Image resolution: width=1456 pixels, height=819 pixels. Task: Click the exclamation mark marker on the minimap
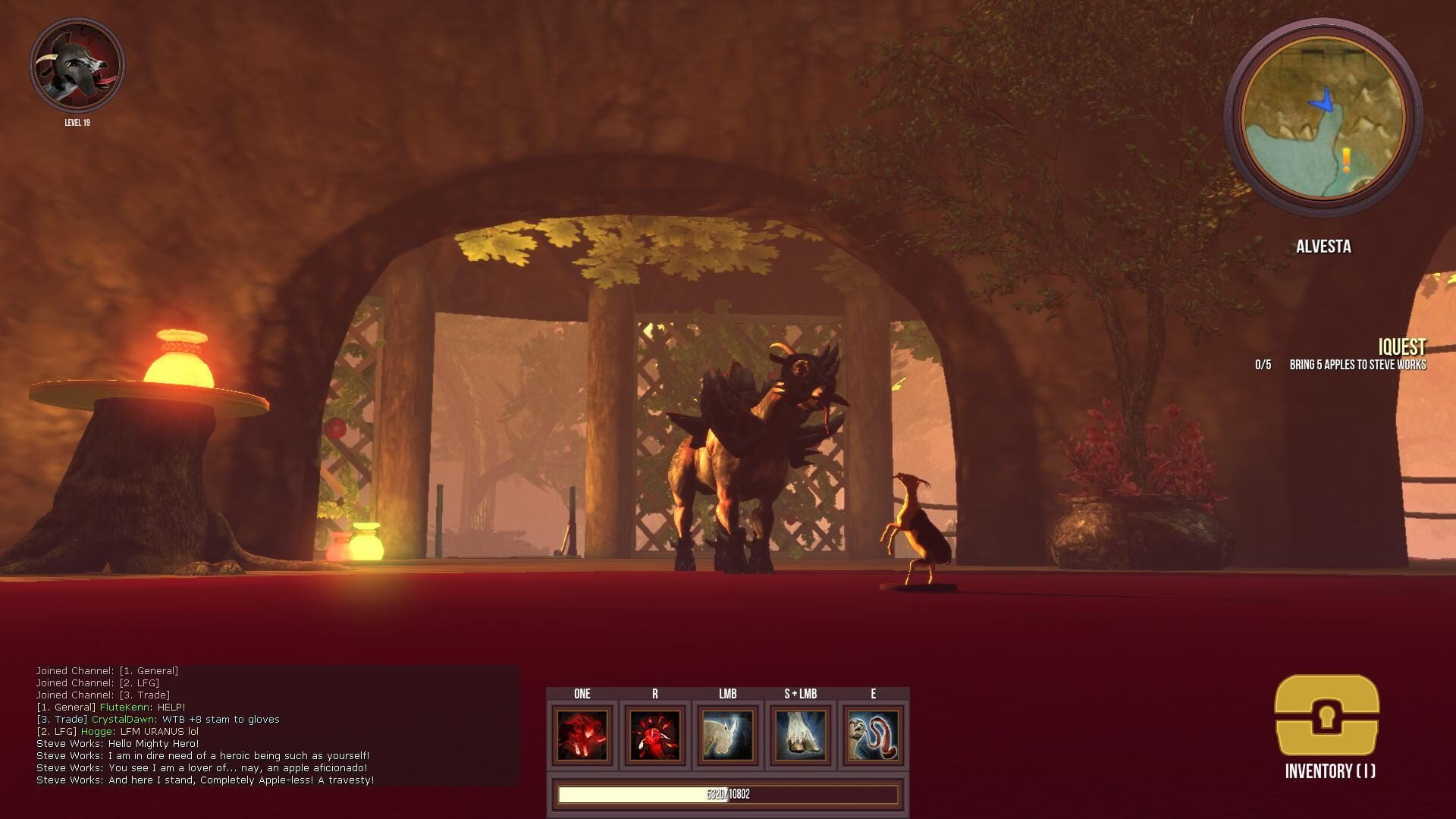pyautogui.click(x=1345, y=158)
